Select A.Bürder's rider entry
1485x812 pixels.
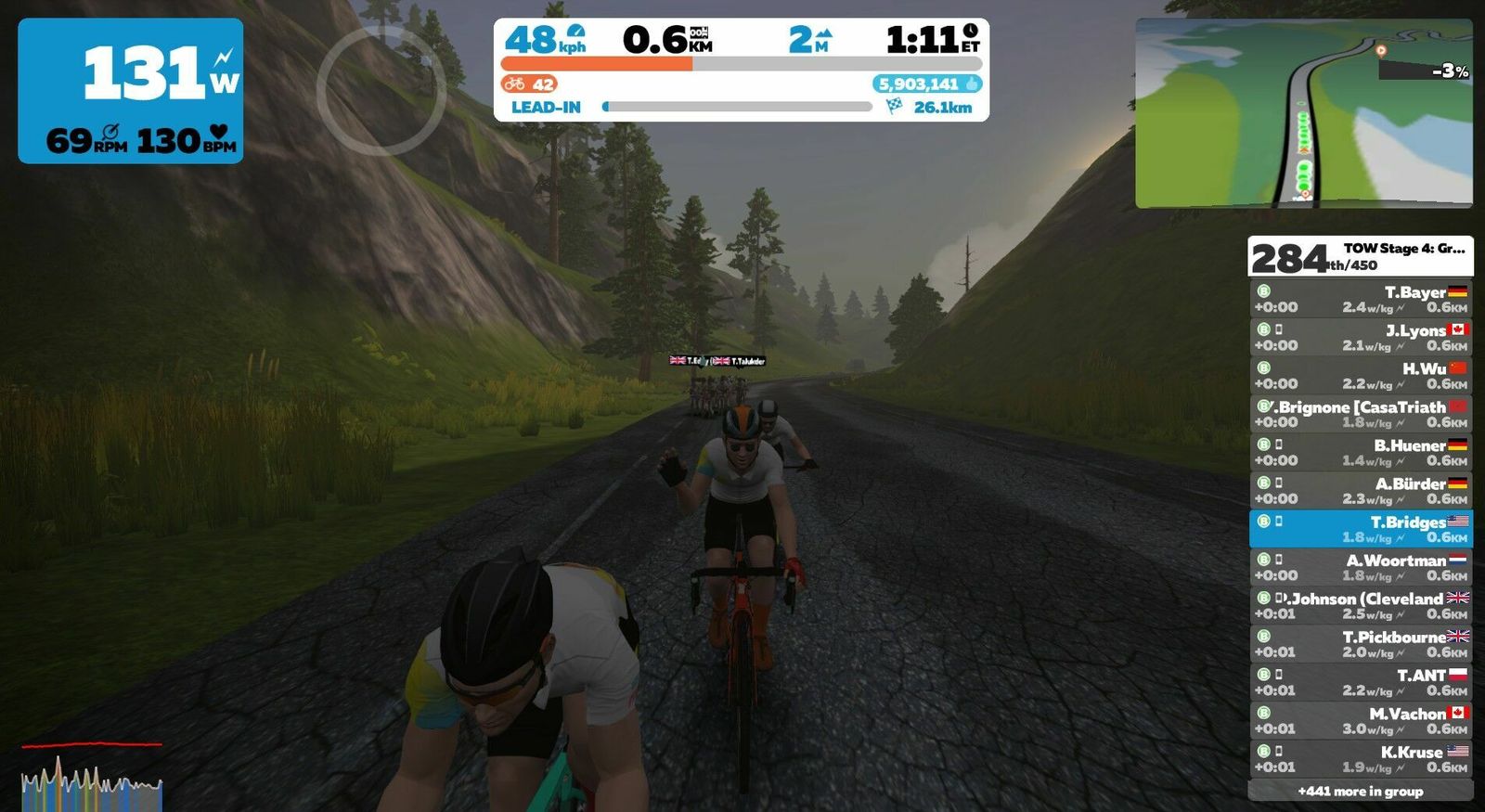[x=1360, y=490]
